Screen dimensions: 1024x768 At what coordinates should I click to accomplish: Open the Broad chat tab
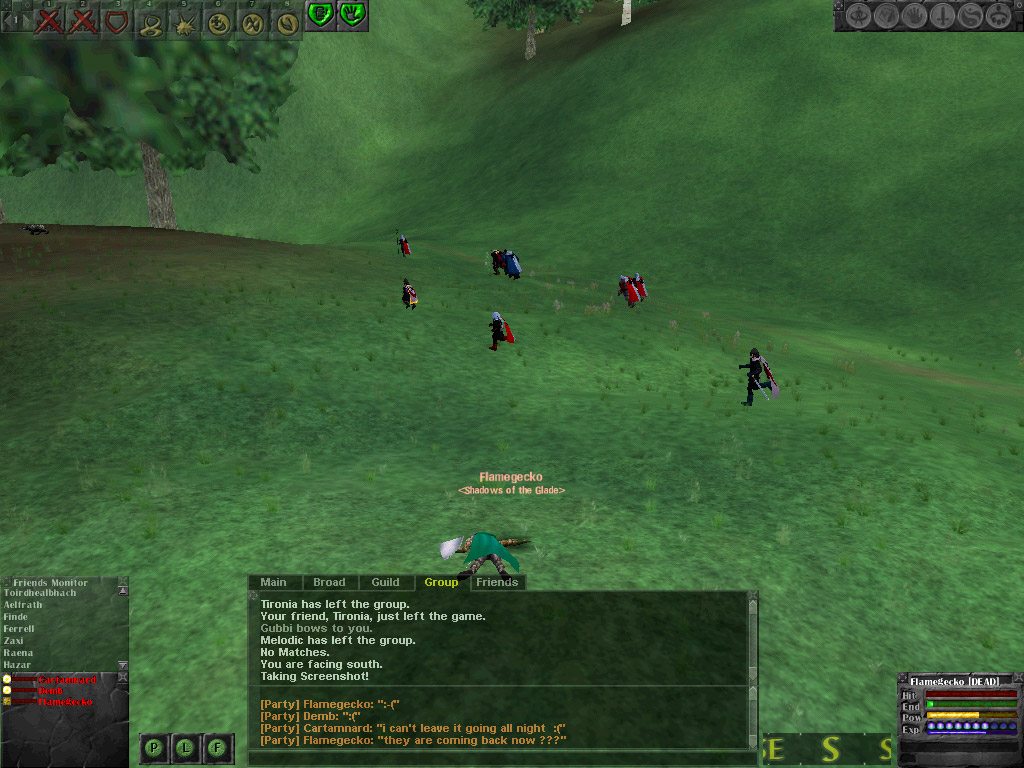pos(329,582)
